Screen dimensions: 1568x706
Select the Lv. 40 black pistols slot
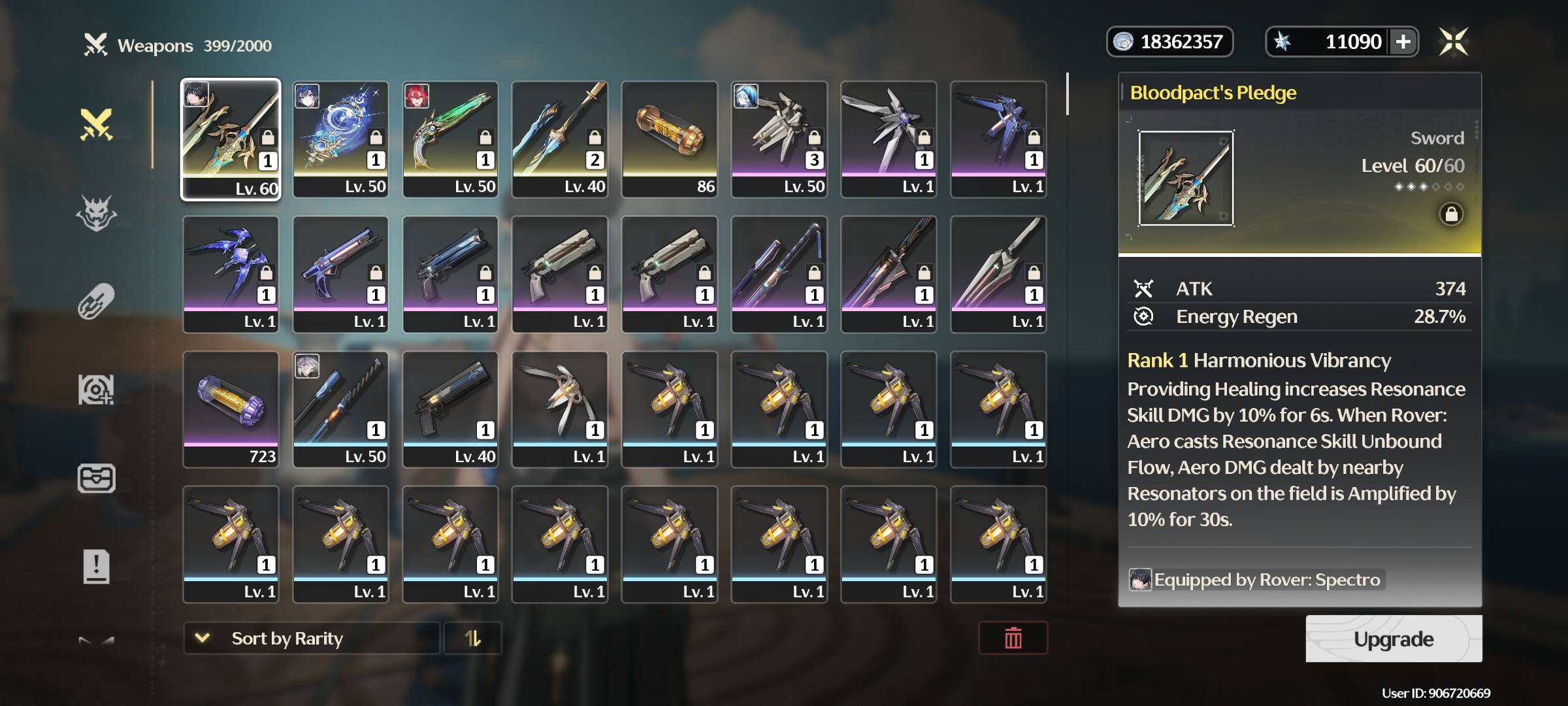[450, 409]
